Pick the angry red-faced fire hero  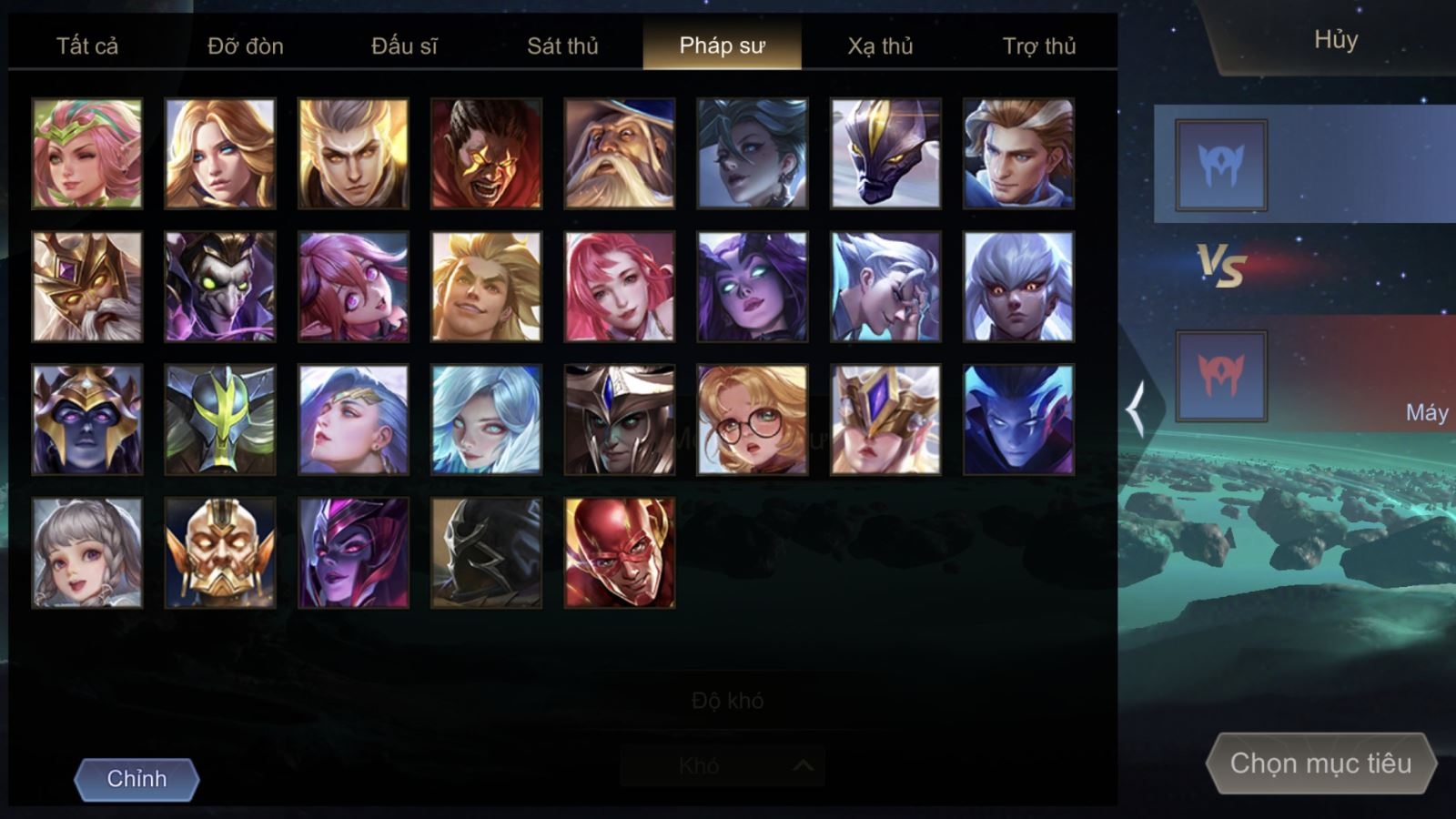click(487, 154)
